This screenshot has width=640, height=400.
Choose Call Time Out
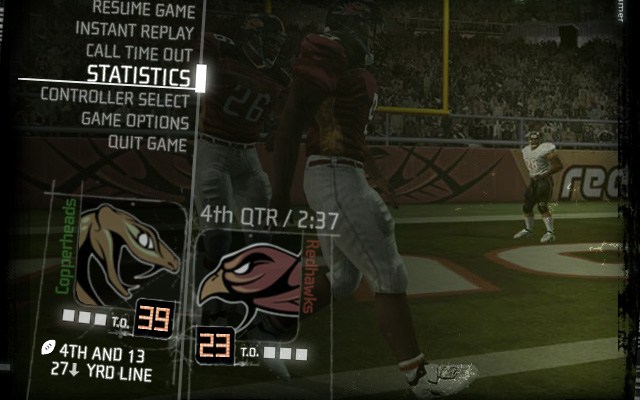[x=138, y=51]
